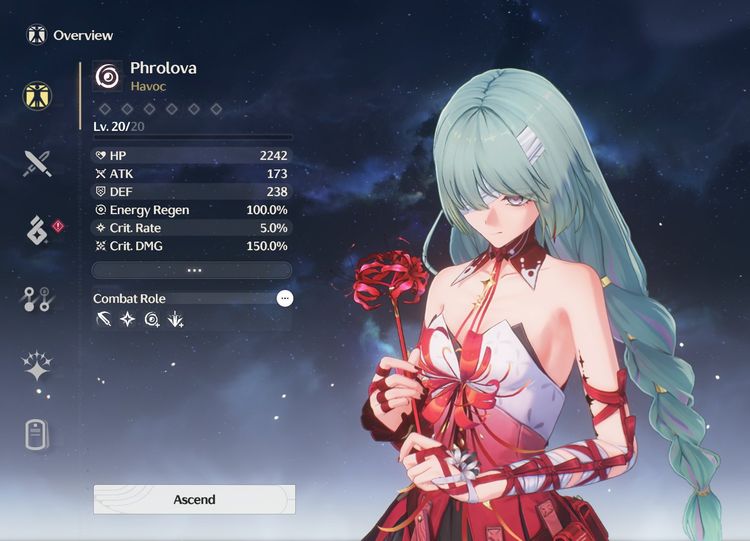The height and width of the screenshot is (541, 750).
Task: Select the four-point star combat role icon
Action: pos(128,320)
